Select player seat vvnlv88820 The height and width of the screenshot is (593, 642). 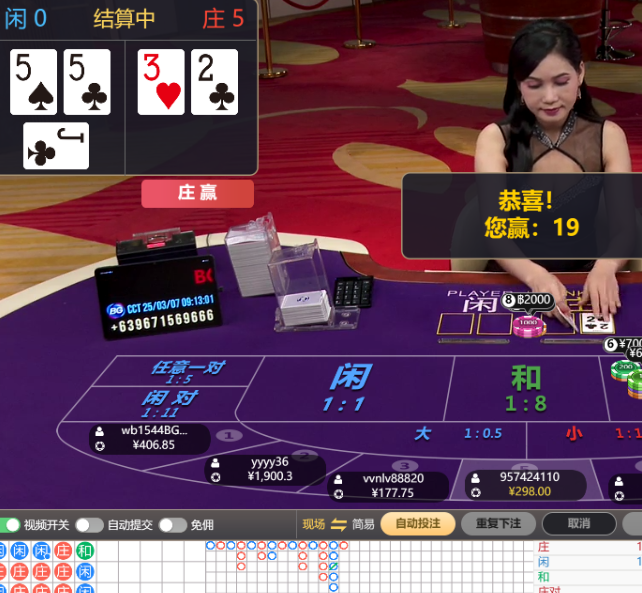(392, 485)
